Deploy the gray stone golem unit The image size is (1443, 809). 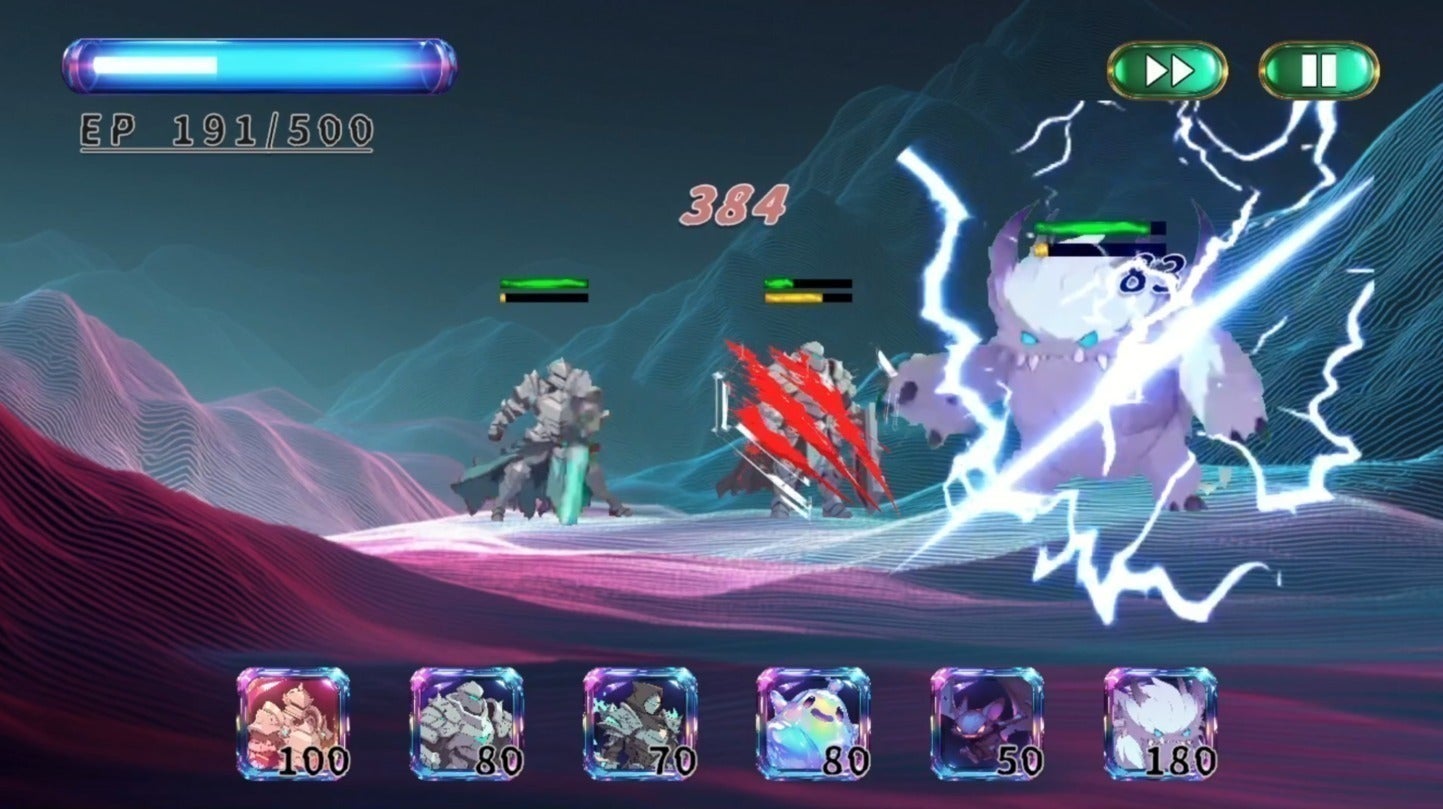coord(466,724)
